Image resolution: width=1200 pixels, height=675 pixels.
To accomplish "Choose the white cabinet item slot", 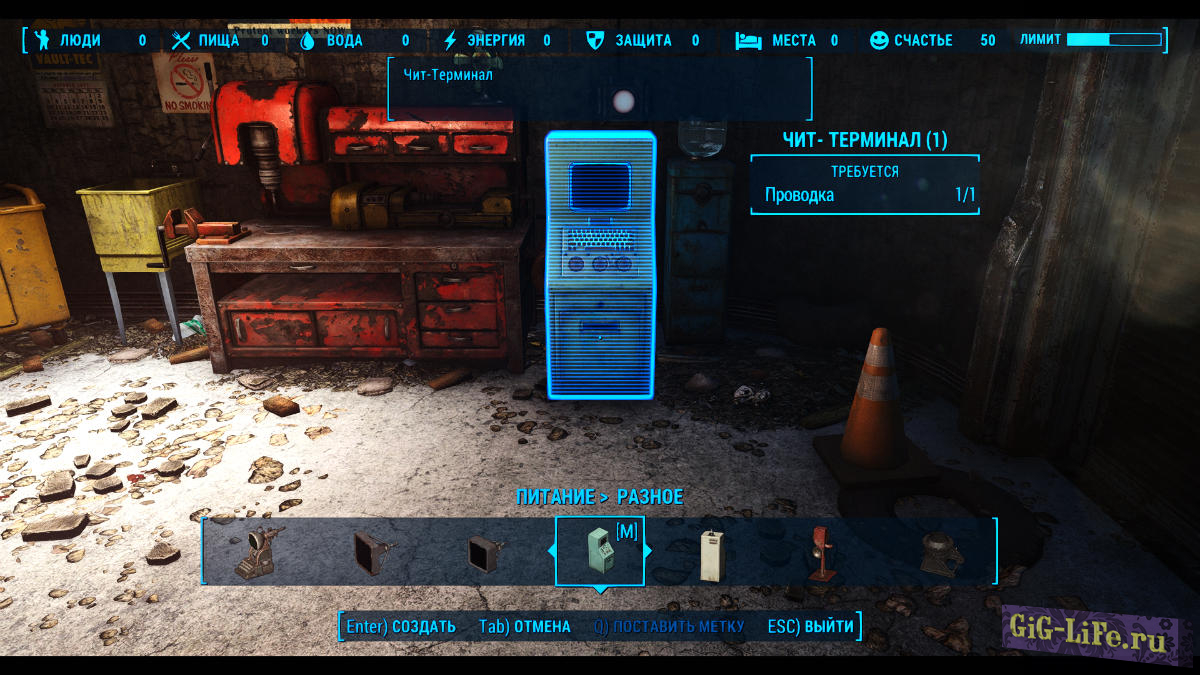I will tap(712, 552).
